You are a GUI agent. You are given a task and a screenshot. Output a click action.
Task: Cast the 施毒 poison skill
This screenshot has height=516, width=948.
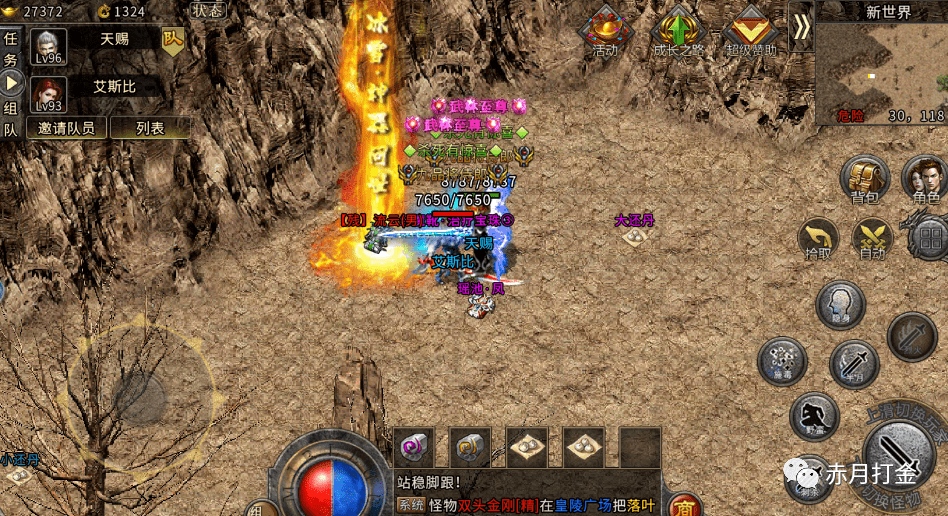click(x=782, y=360)
